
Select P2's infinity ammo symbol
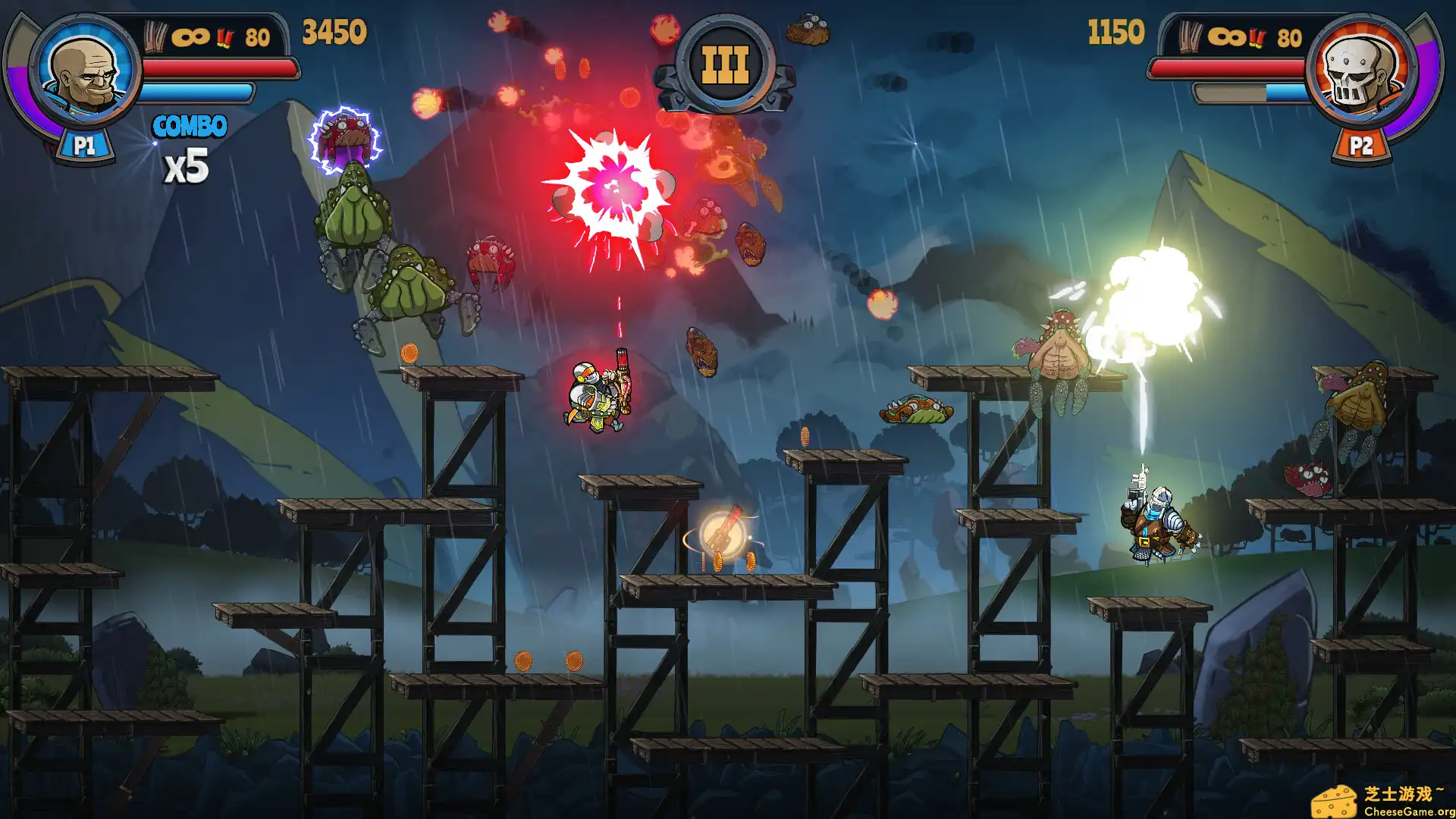[1225, 38]
